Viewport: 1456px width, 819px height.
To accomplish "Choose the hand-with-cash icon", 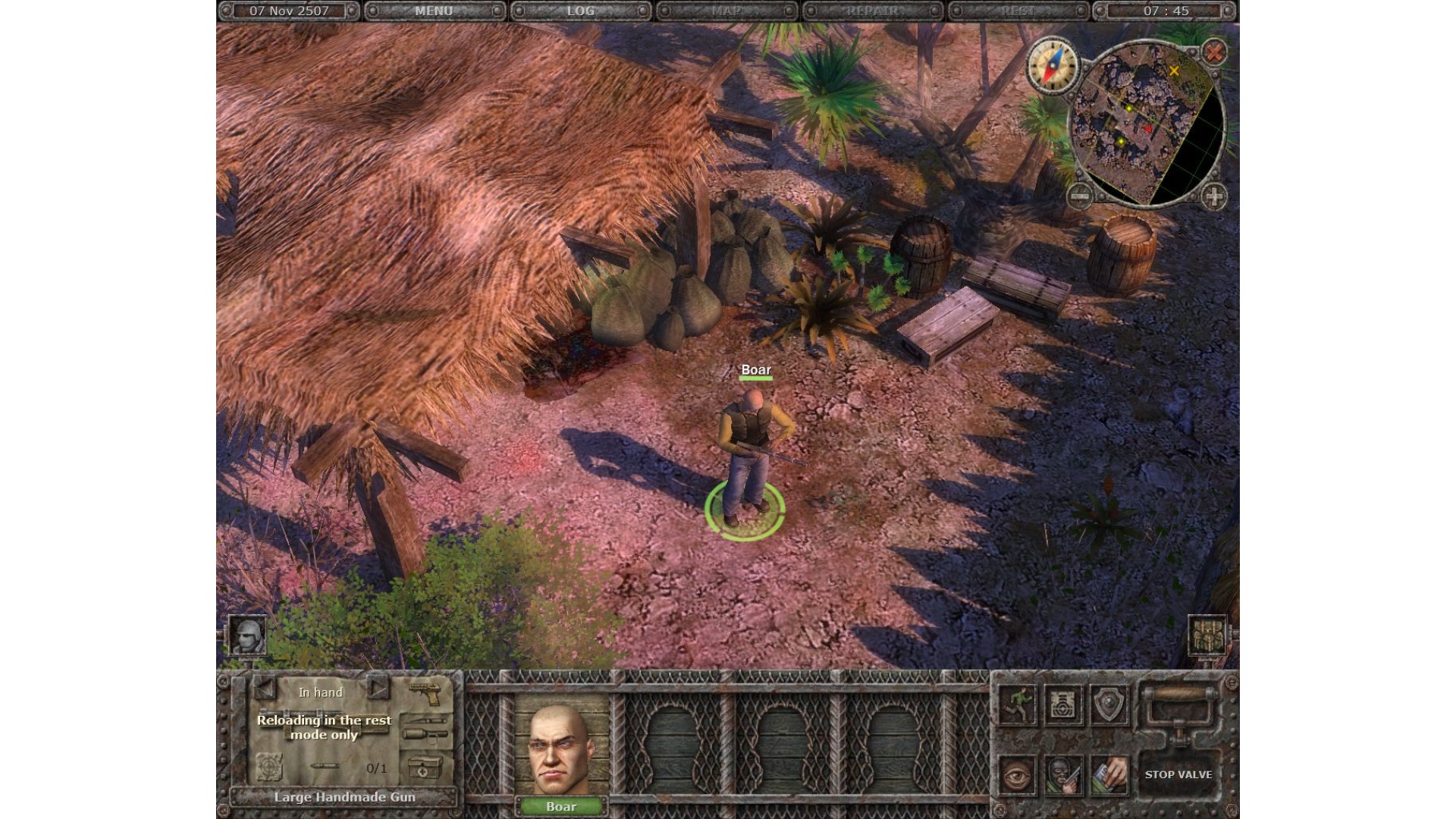I will [1109, 774].
